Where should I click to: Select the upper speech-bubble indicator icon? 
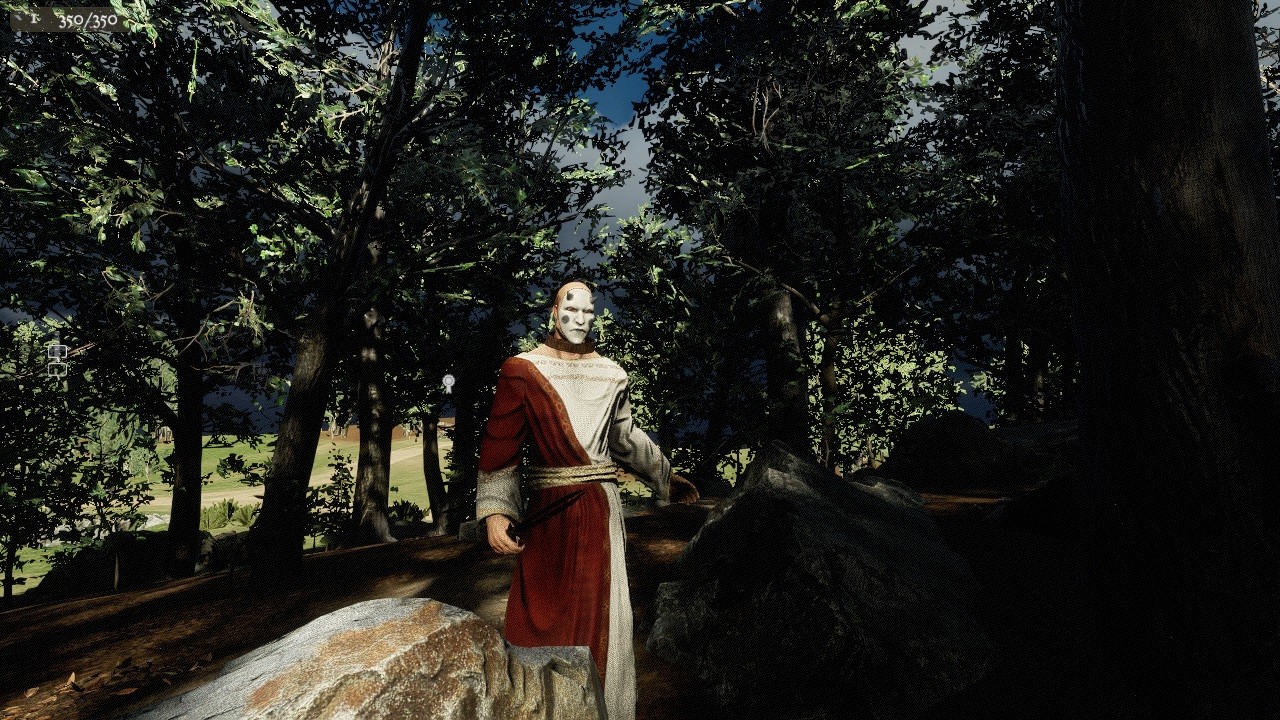click(x=58, y=351)
